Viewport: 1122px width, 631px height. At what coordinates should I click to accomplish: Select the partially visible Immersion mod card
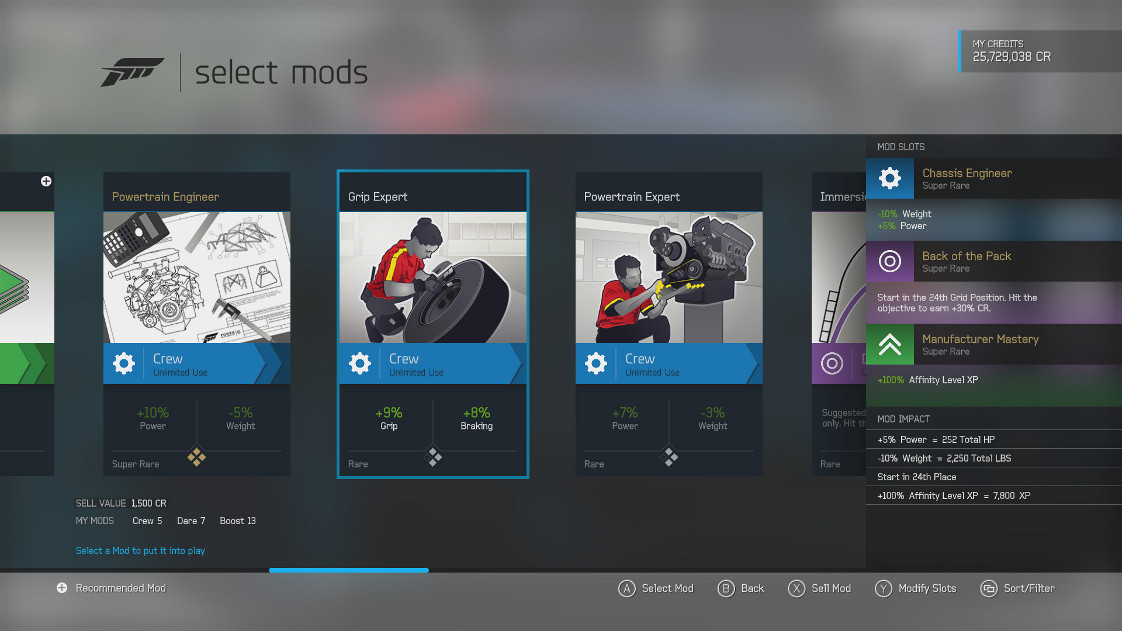click(838, 324)
